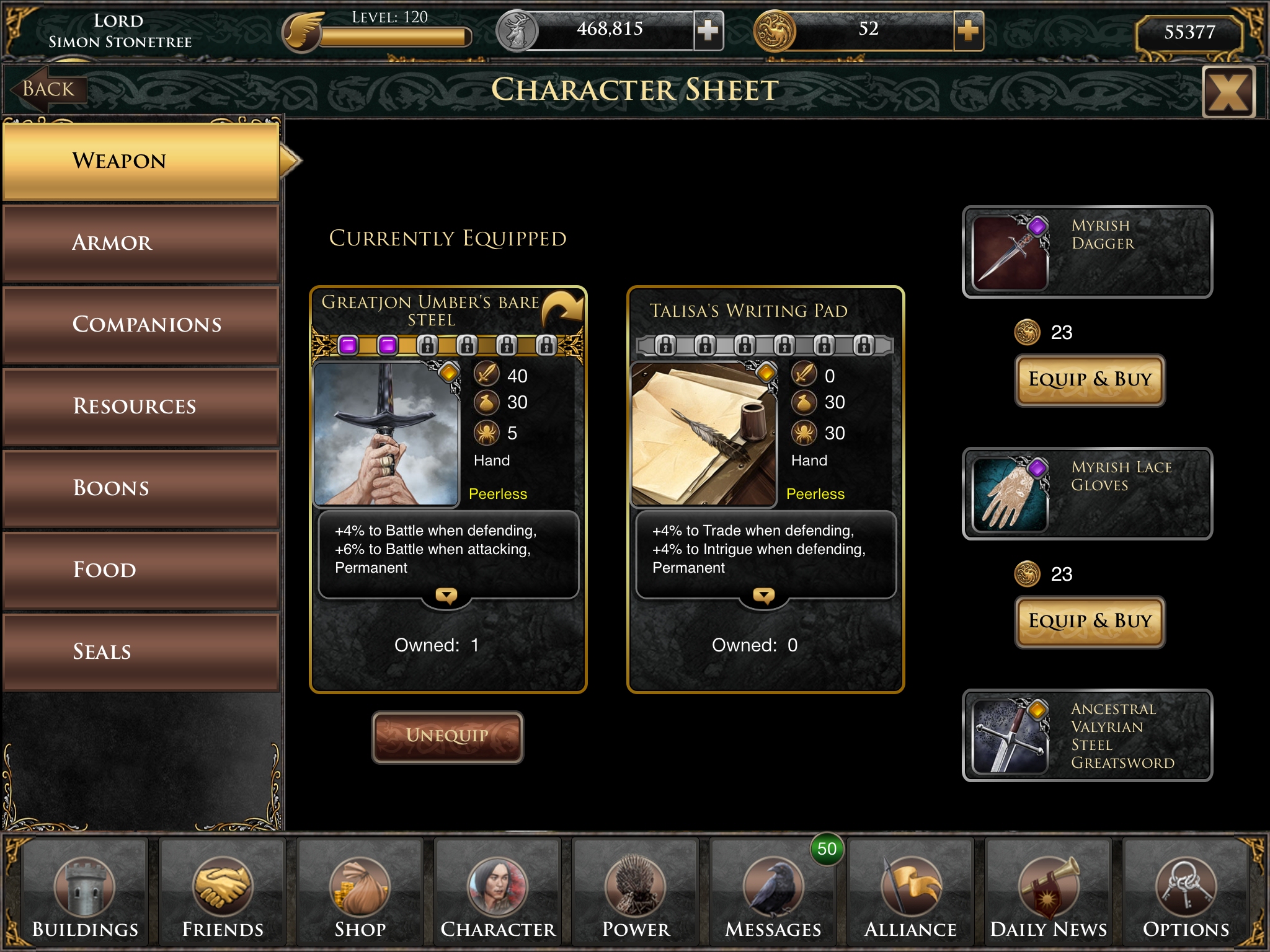Unequip Greatjon Umber's Bare Steel
This screenshot has height=952, width=1270.
[447, 736]
